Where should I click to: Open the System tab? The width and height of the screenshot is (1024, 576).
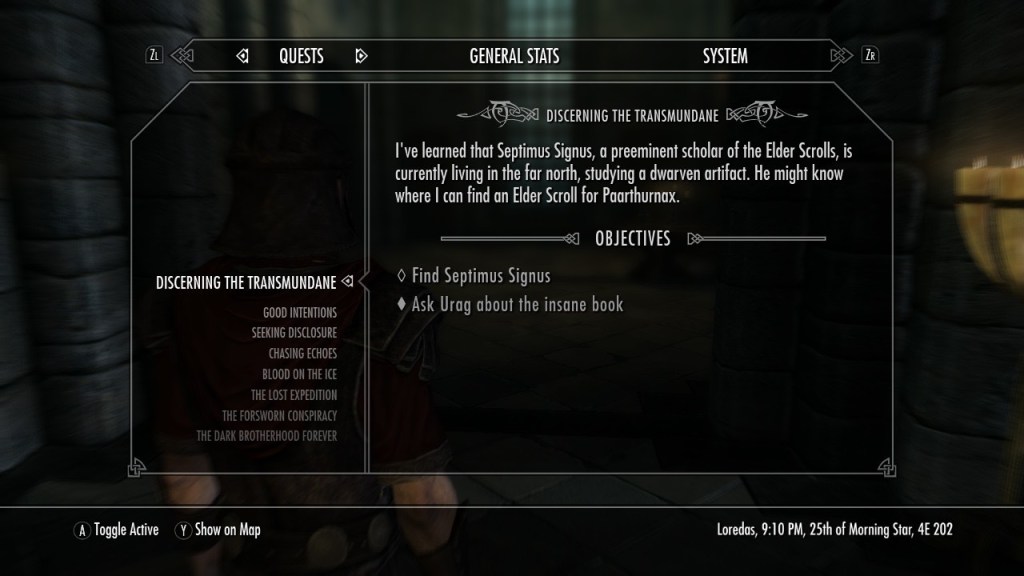tap(724, 56)
